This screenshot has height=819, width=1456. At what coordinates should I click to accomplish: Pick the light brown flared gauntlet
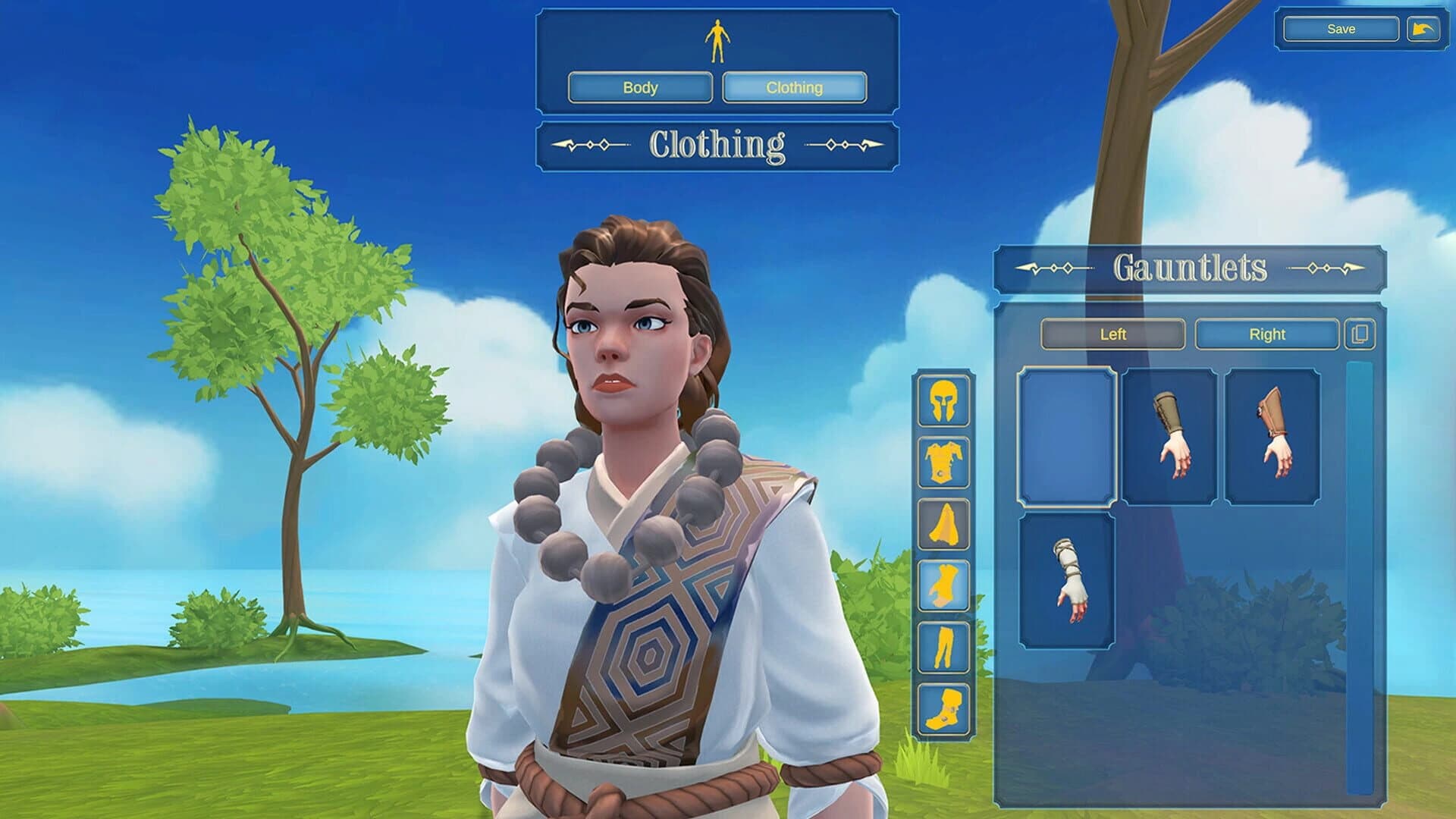(1272, 436)
